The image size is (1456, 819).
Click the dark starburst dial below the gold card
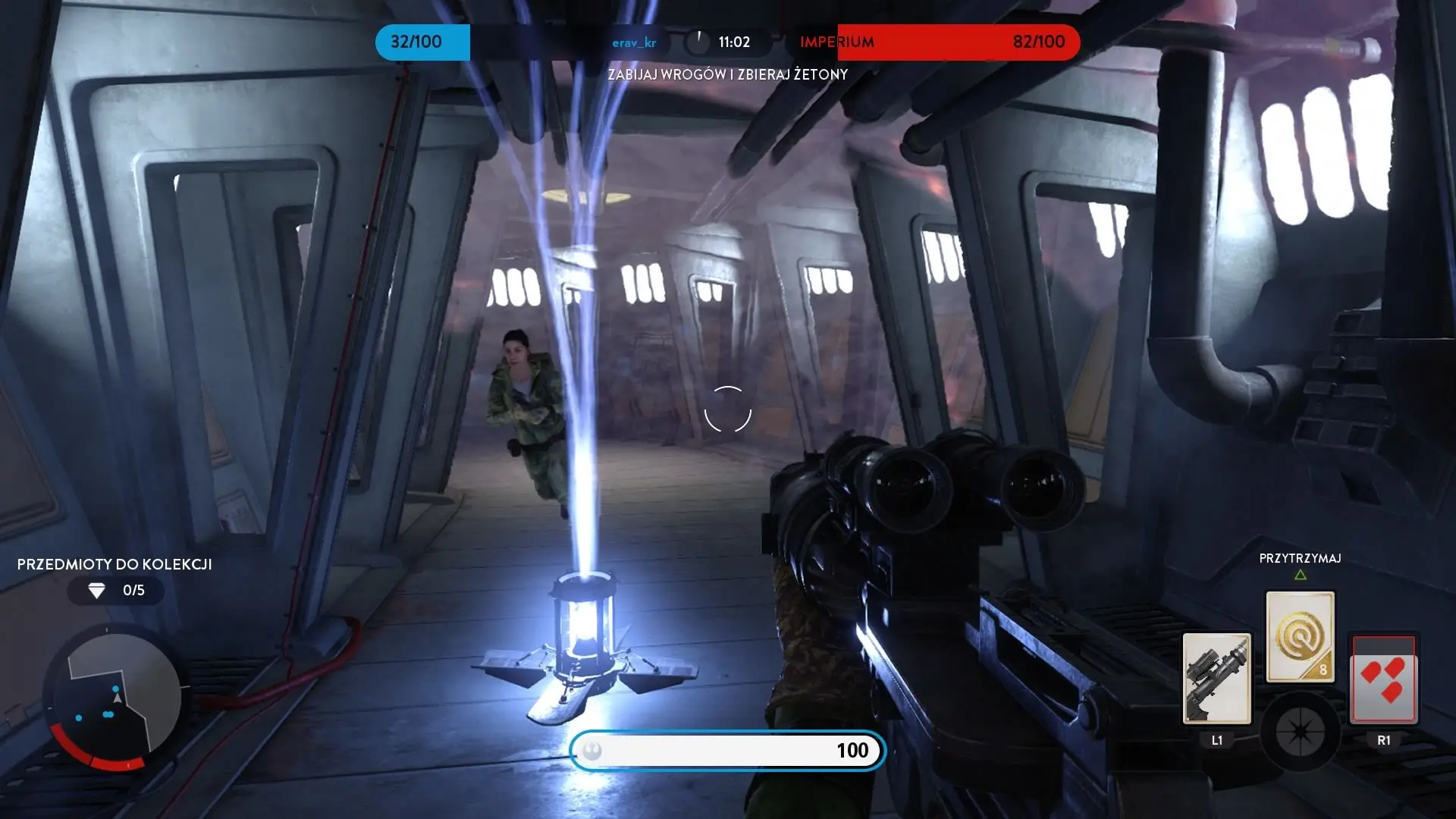[x=1300, y=732]
